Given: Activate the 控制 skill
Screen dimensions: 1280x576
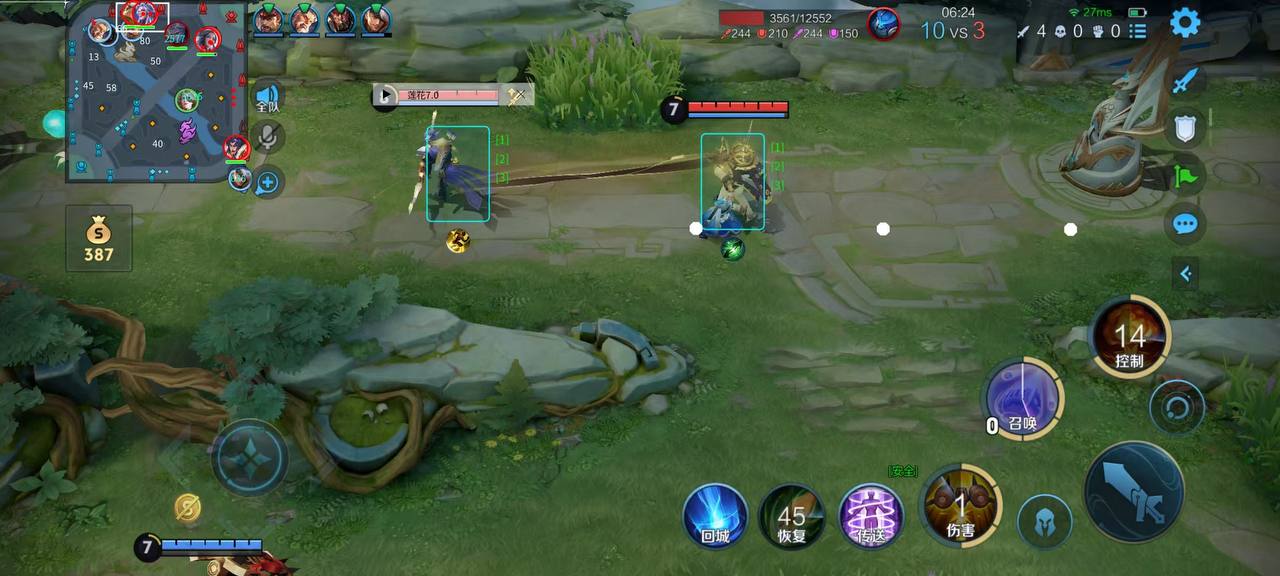Looking at the screenshot, I should [x=1130, y=338].
